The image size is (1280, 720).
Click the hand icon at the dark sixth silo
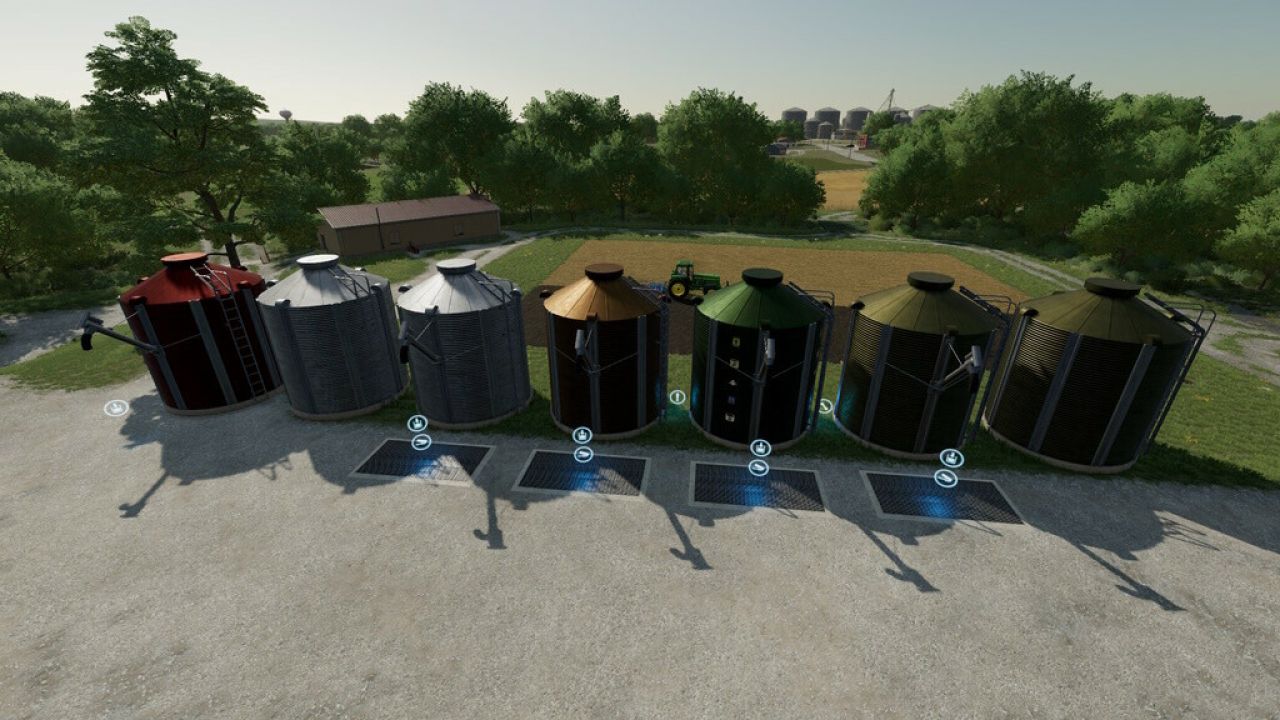951,457
